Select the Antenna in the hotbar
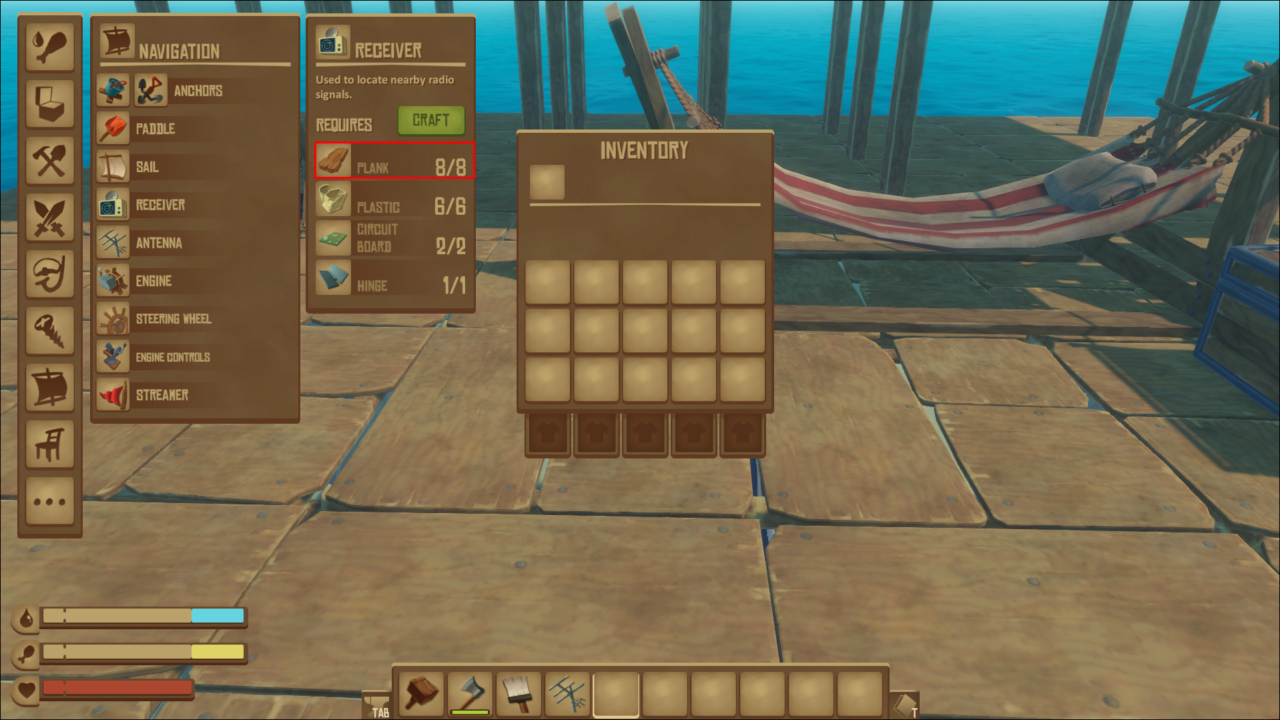 pos(566,692)
